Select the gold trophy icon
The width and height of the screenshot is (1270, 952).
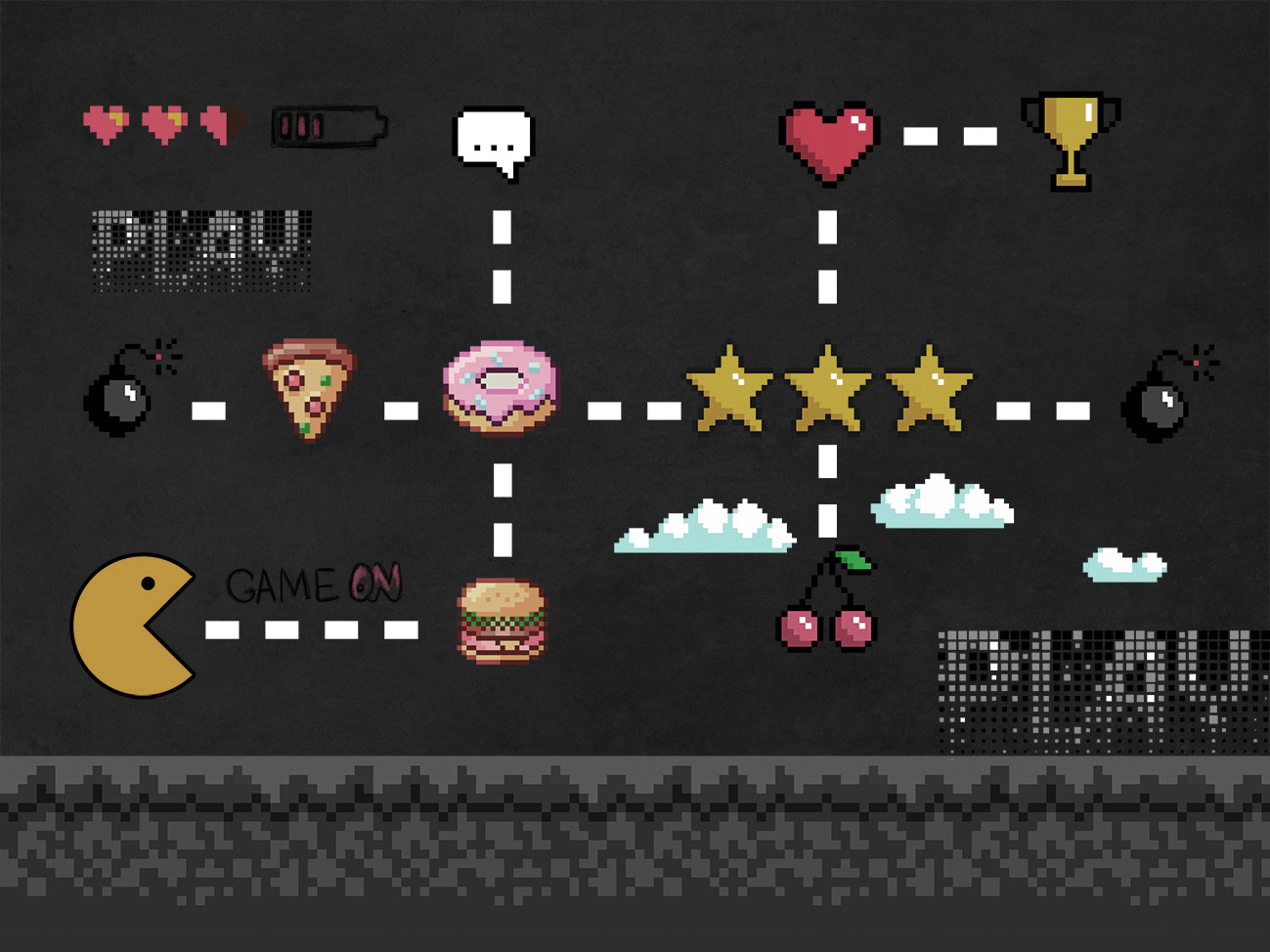point(1070,137)
